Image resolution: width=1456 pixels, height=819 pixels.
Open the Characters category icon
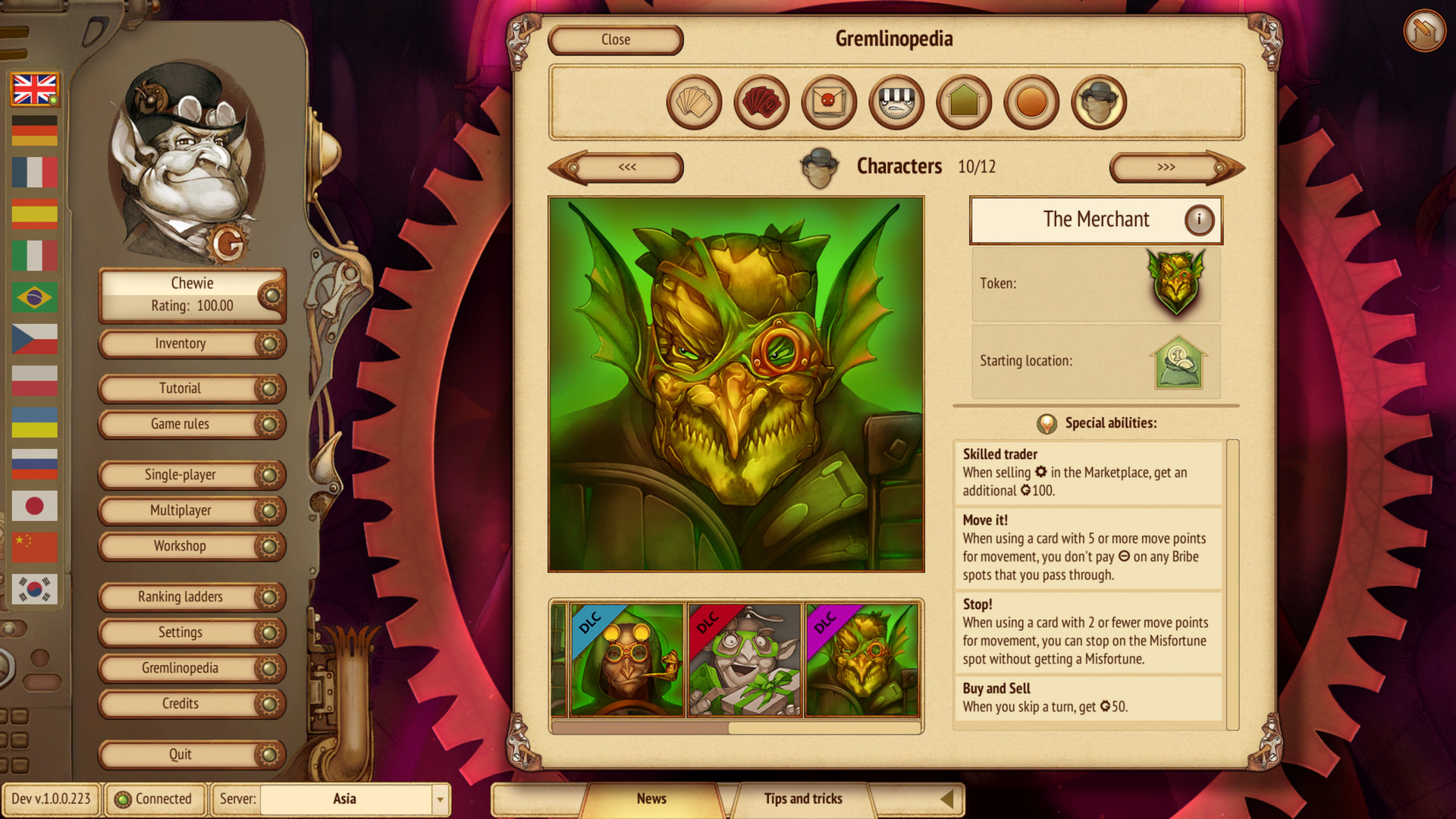click(1098, 102)
